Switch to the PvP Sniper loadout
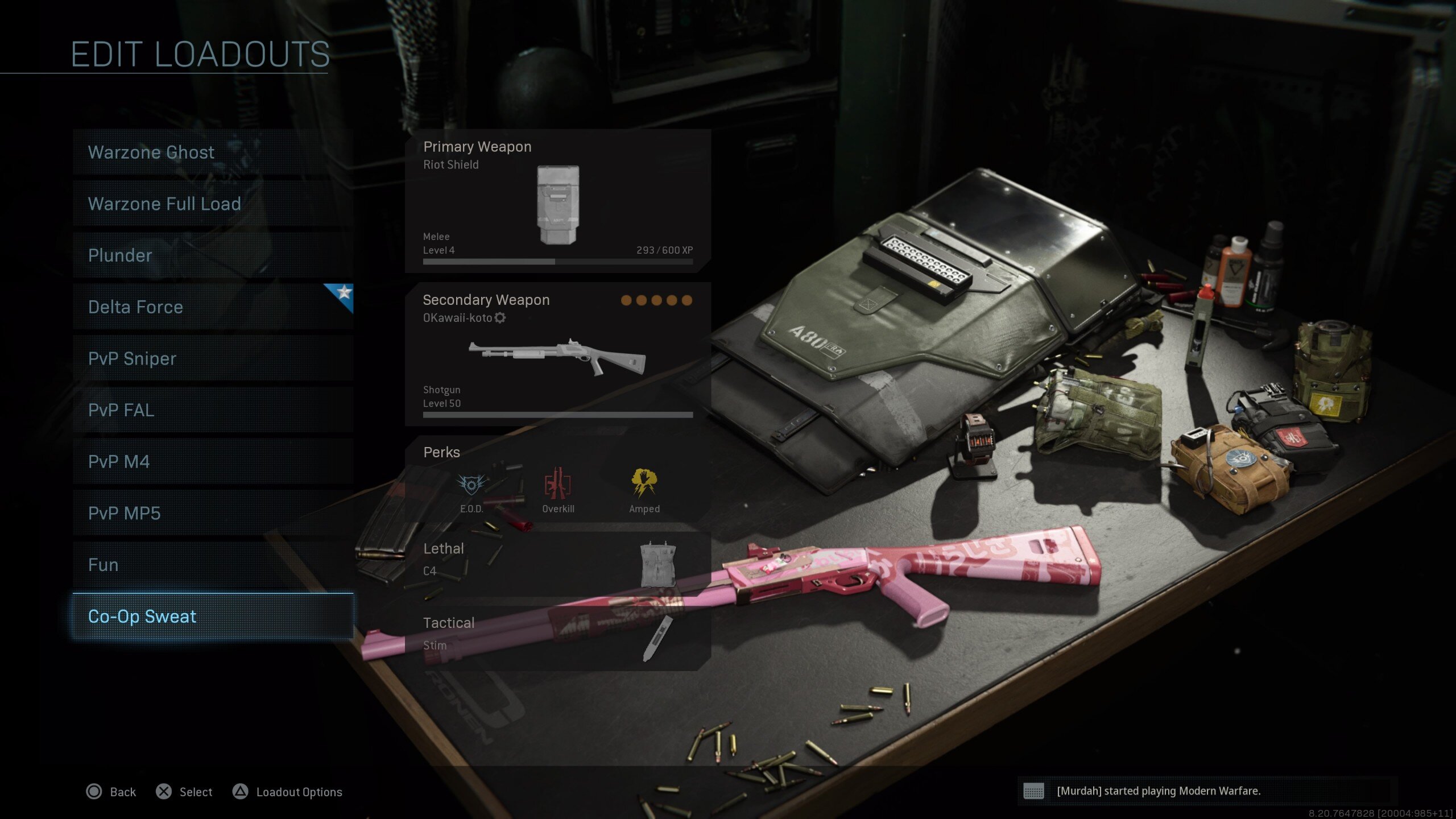The image size is (1456, 819). (x=213, y=358)
